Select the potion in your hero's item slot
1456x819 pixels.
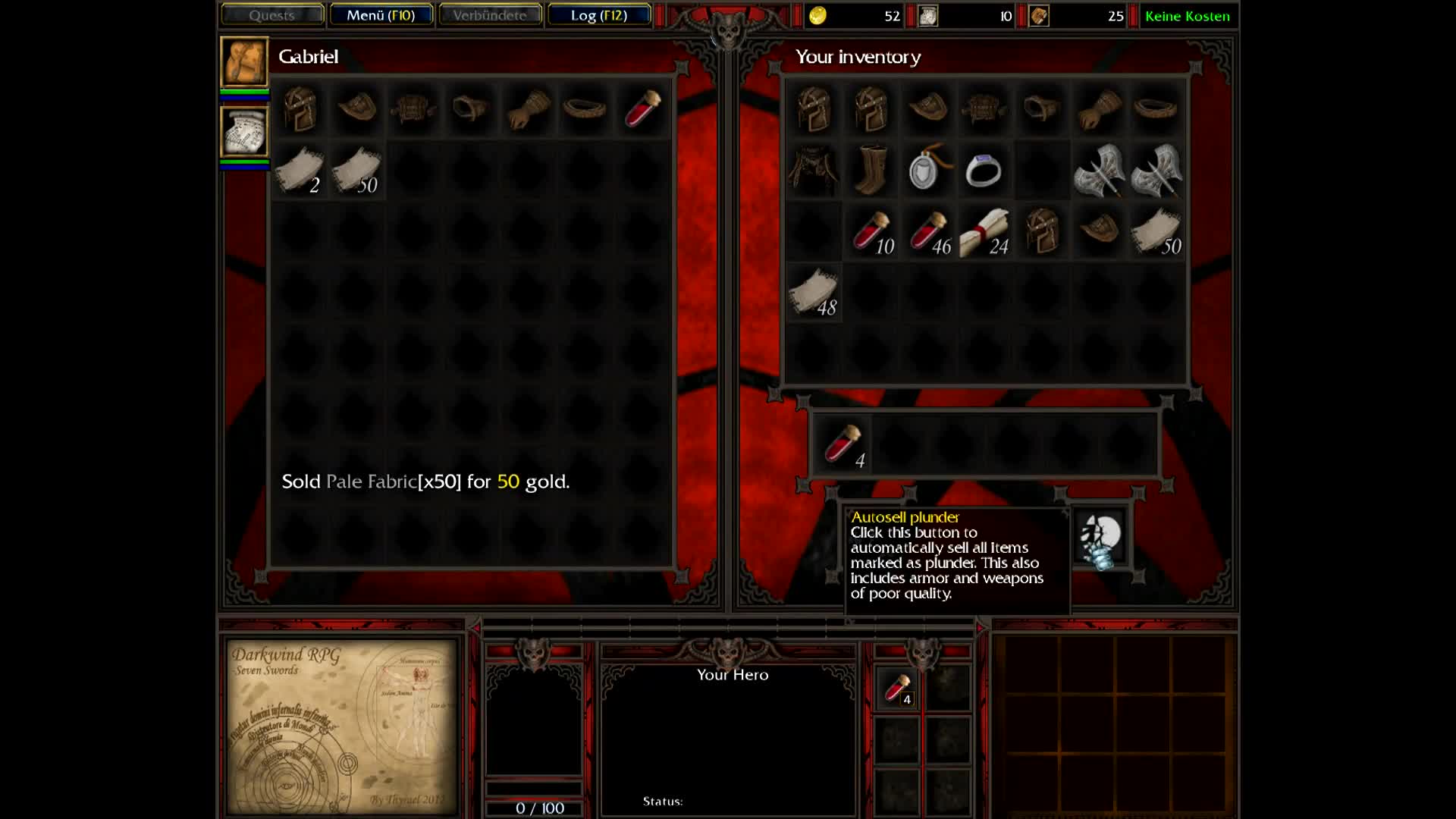[896, 689]
